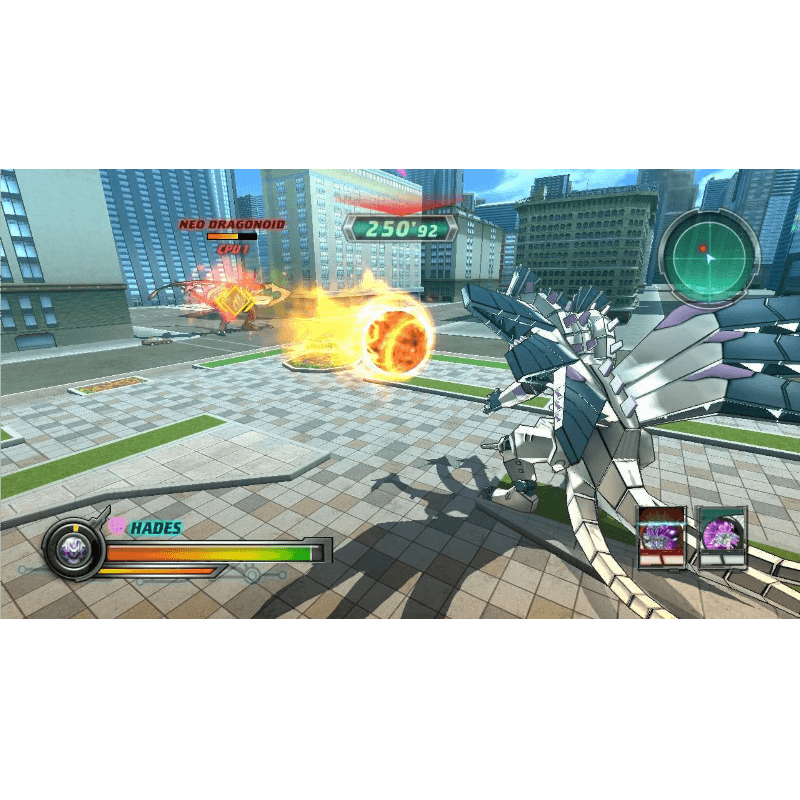Select the red-framed ability card
The image size is (800, 800).
pos(662,538)
